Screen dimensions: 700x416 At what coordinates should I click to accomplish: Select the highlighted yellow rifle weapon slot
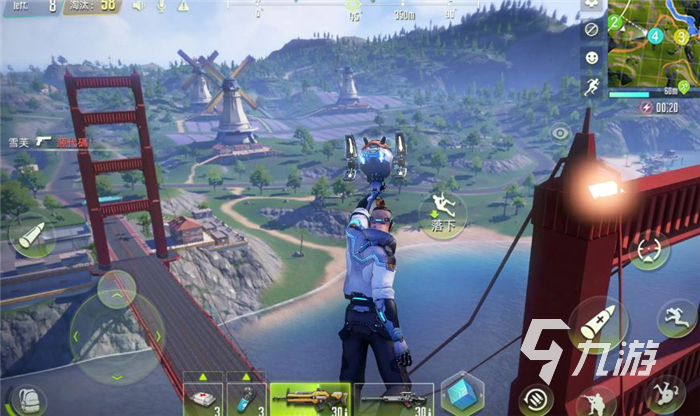coord(309,398)
